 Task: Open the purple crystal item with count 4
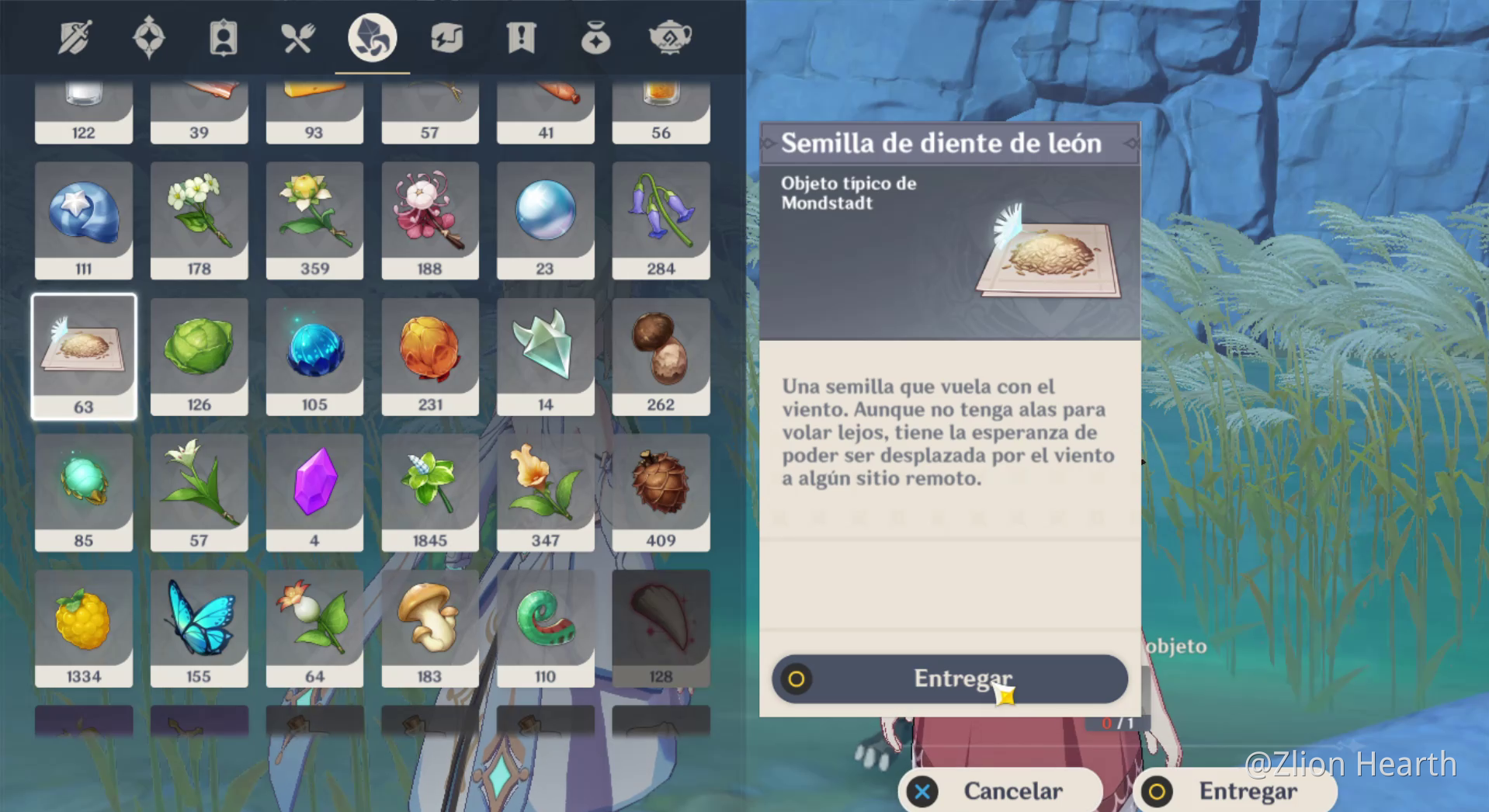pyautogui.click(x=314, y=492)
